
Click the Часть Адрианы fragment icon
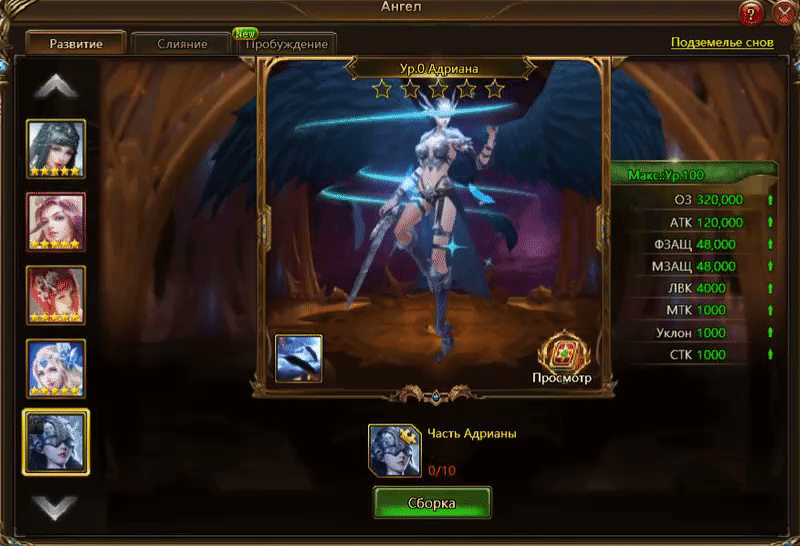pyautogui.click(x=393, y=449)
